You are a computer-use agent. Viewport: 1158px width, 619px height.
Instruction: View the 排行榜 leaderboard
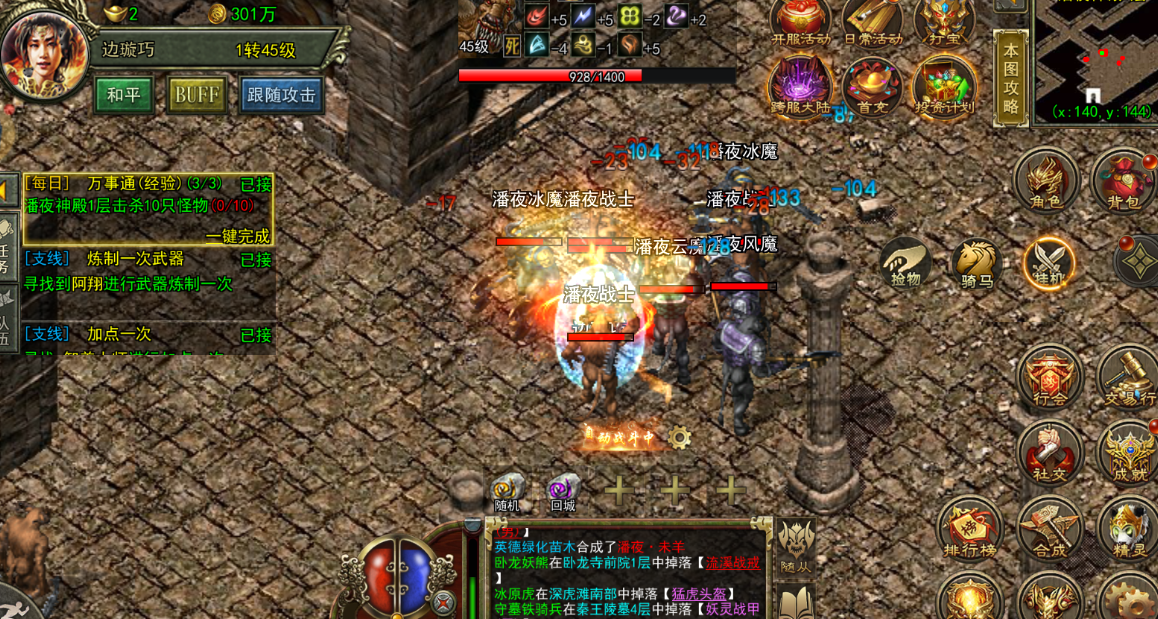[969, 530]
